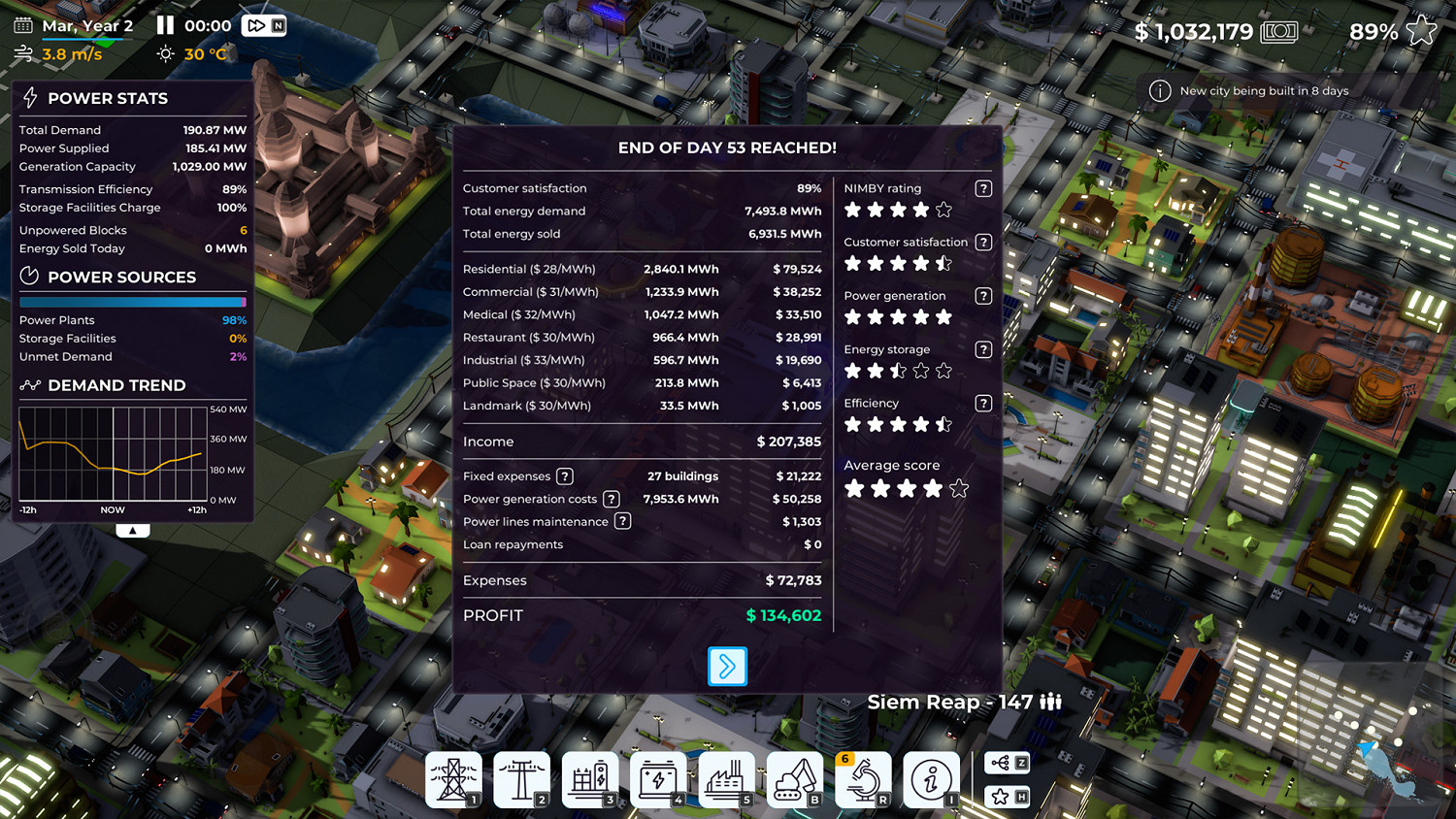Click the info mode icon
The image size is (1456, 819).
[x=931, y=779]
